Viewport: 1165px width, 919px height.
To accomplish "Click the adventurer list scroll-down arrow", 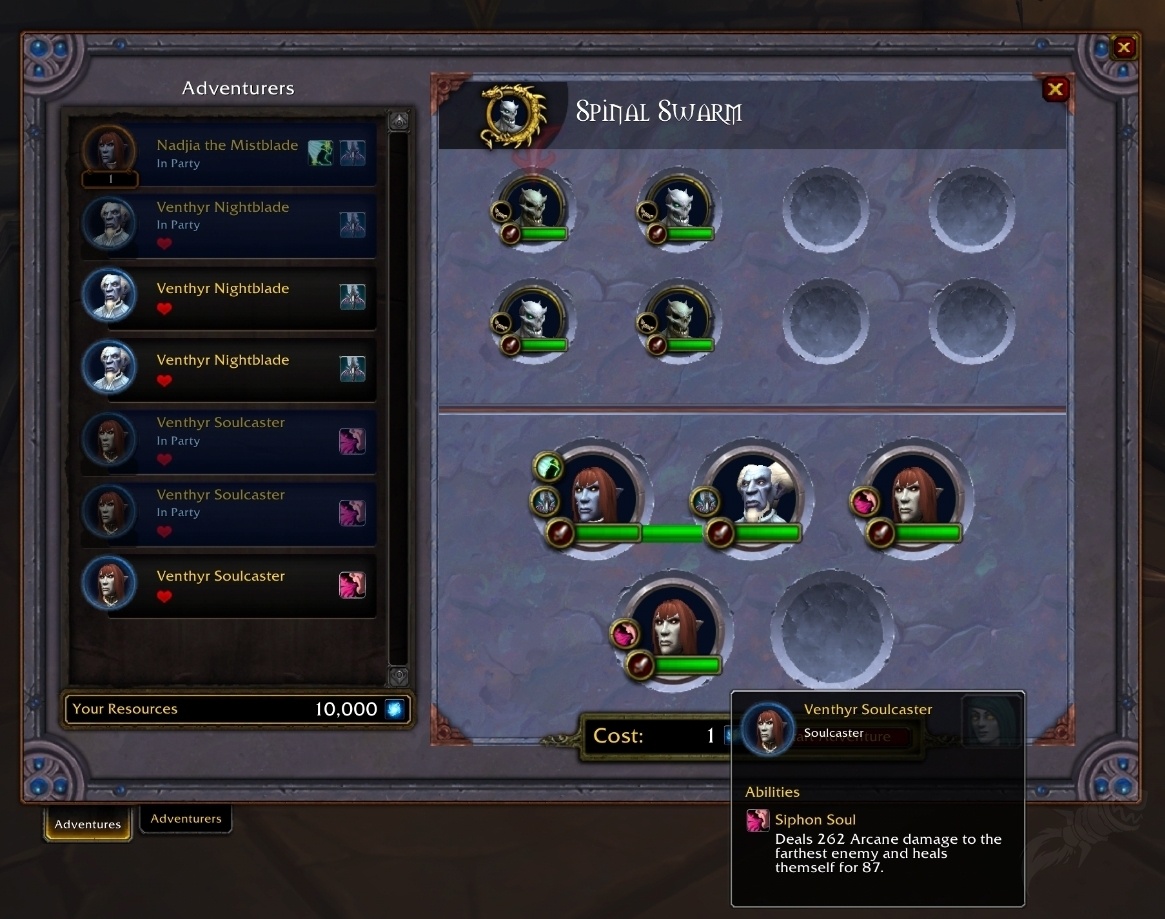I will coord(398,676).
